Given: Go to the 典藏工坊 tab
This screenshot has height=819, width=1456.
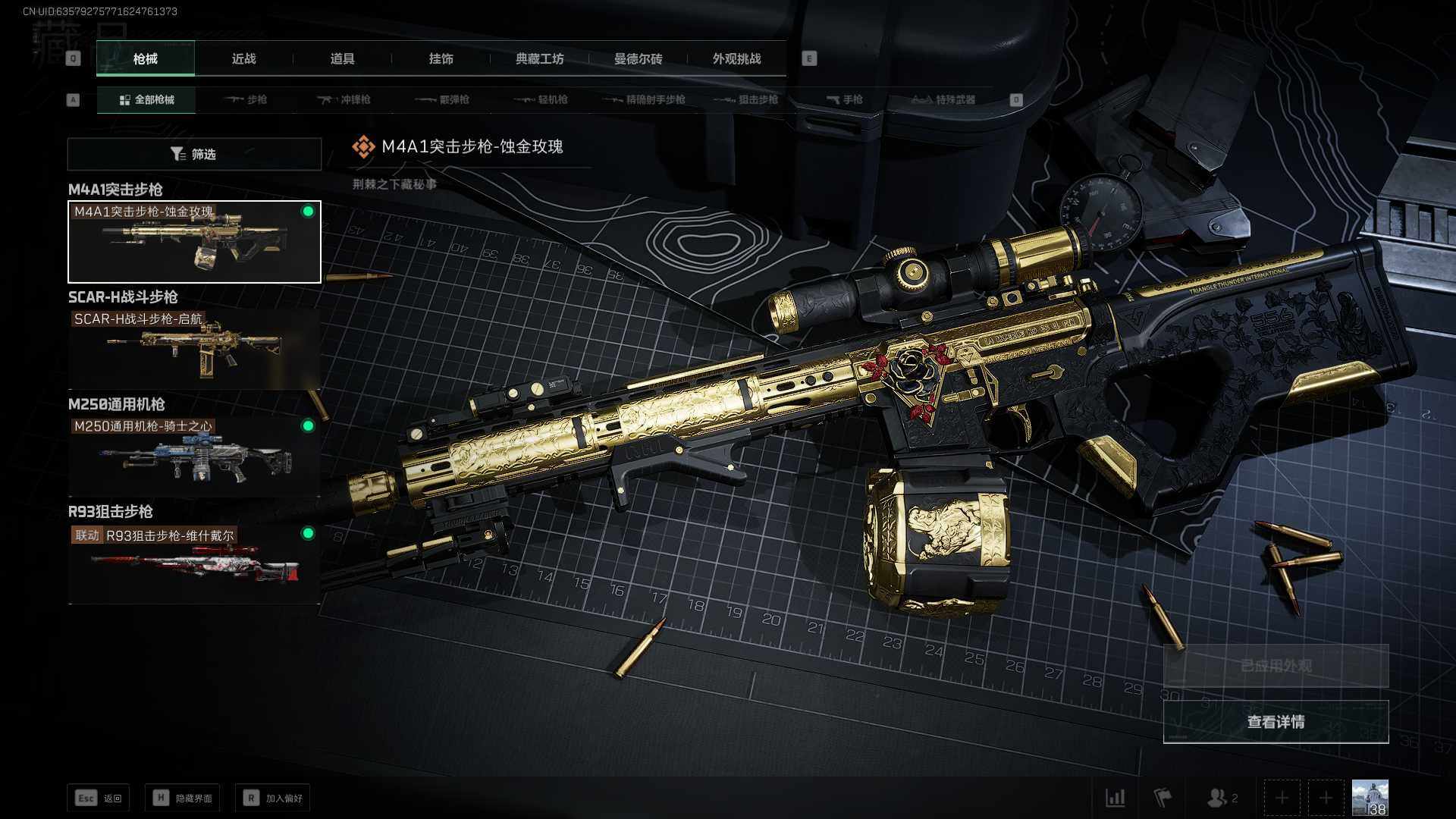Looking at the screenshot, I should click(x=539, y=58).
